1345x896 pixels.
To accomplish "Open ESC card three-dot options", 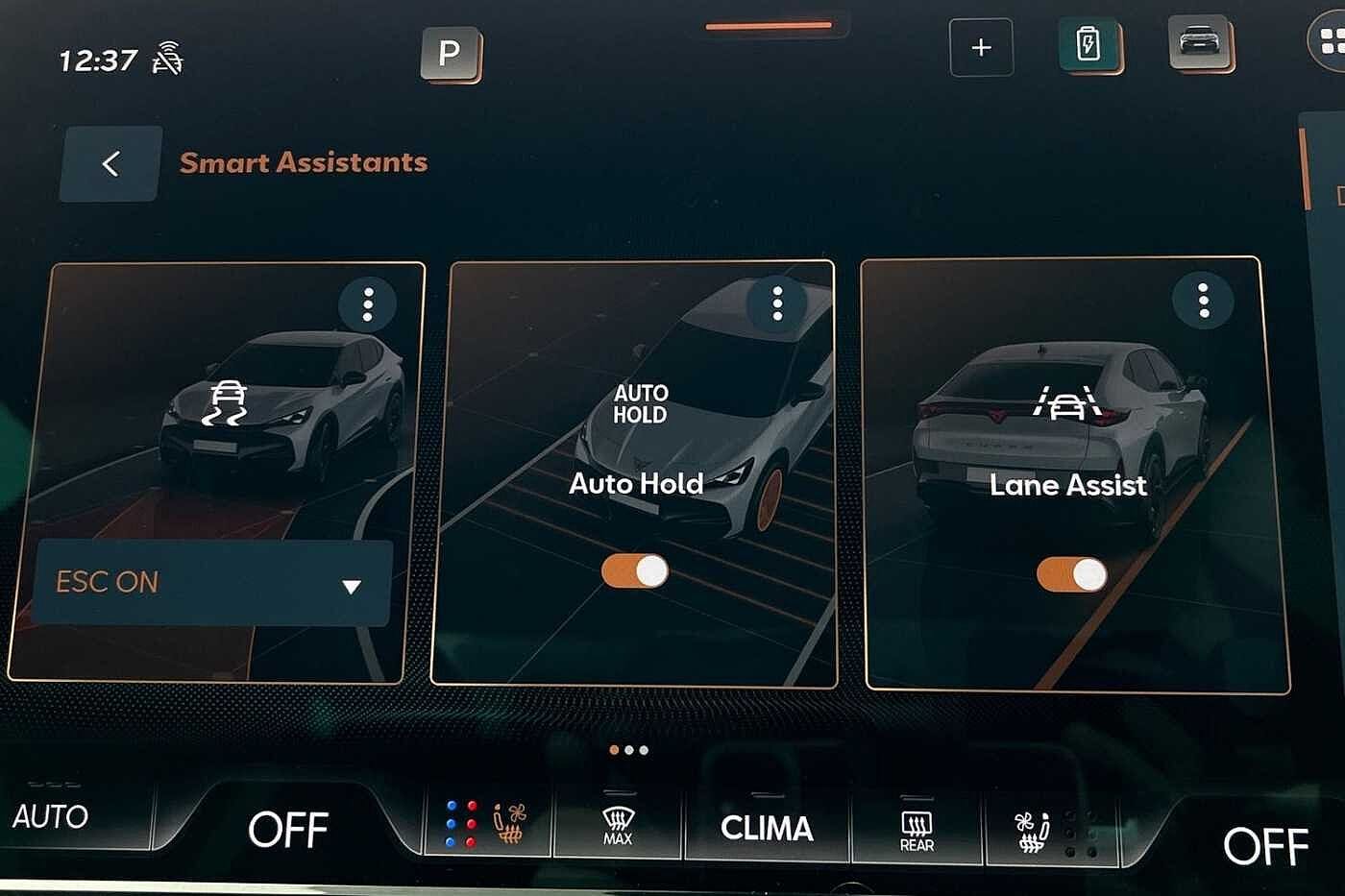I will pos(367,305).
